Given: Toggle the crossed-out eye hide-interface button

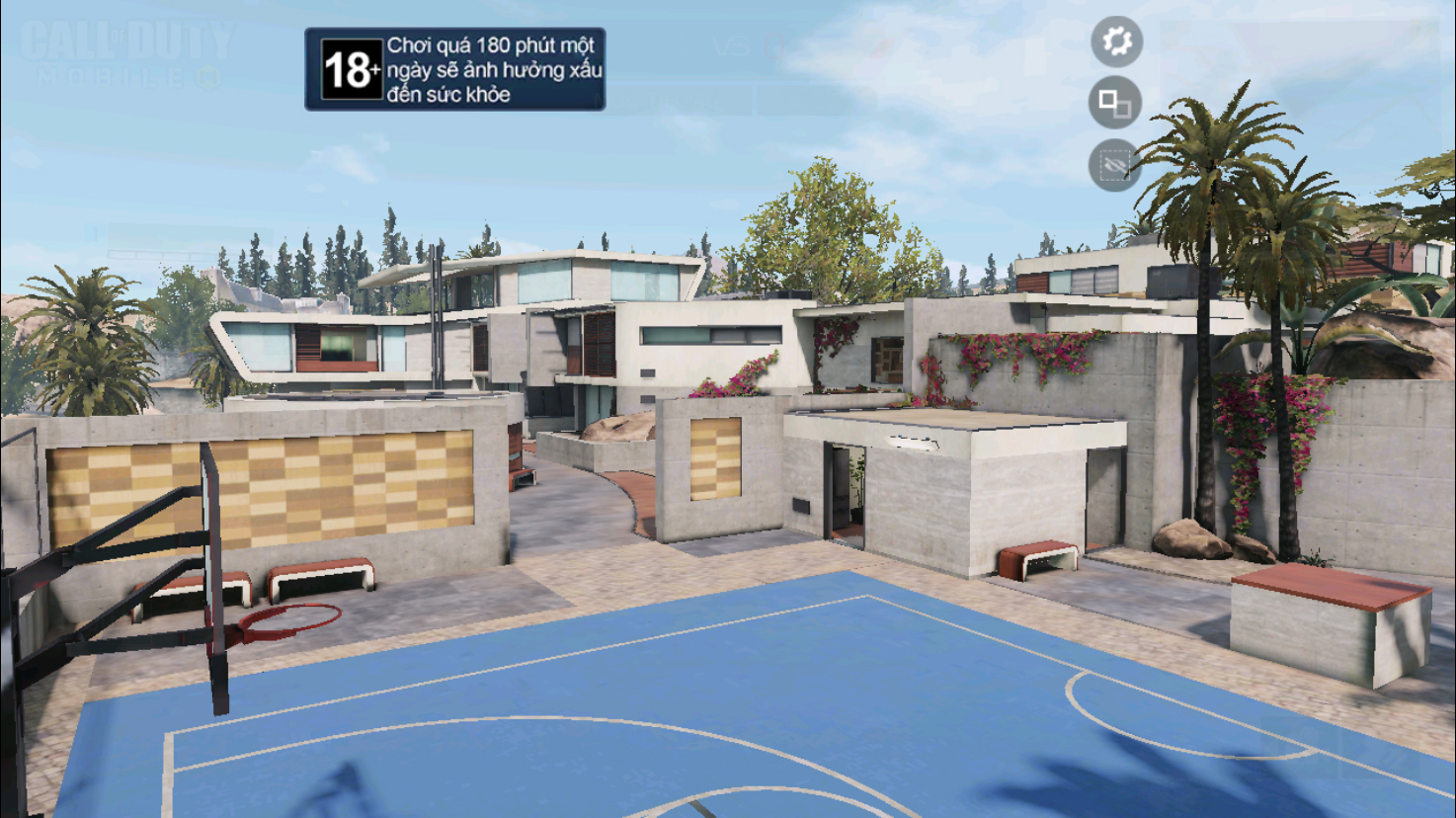Looking at the screenshot, I should [1114, 165].
